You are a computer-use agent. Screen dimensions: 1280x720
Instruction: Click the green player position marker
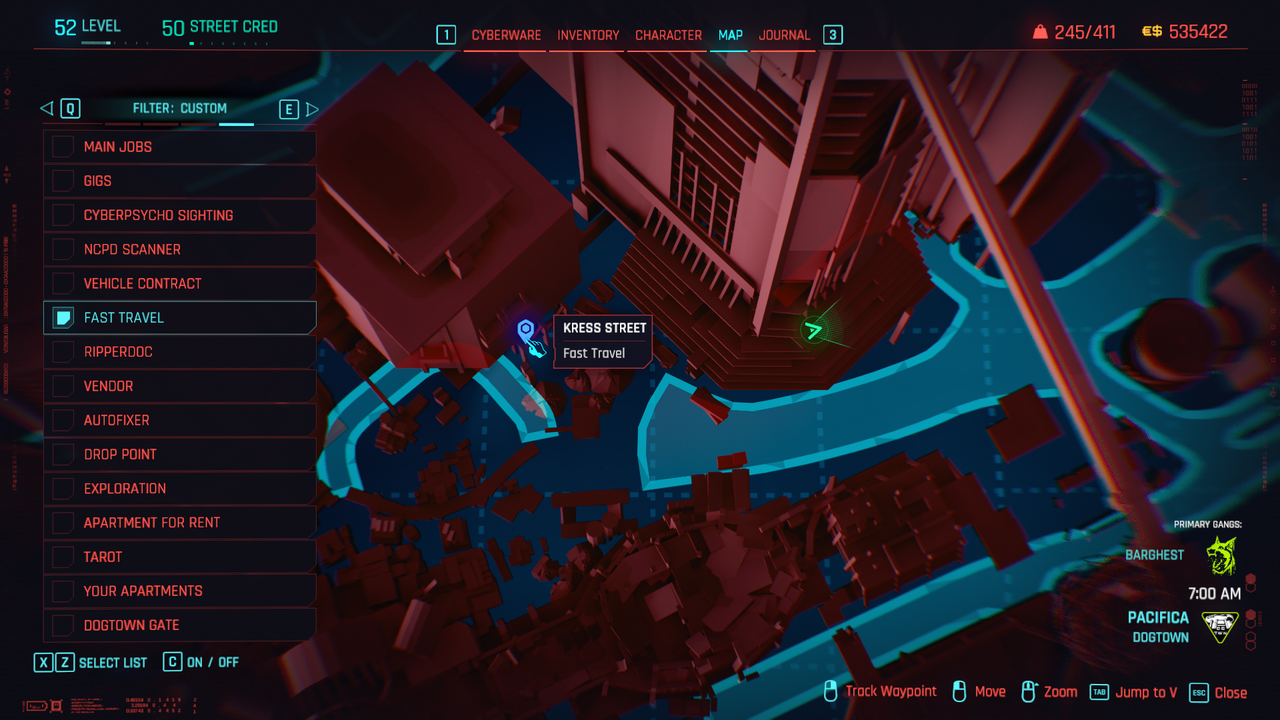815,328
